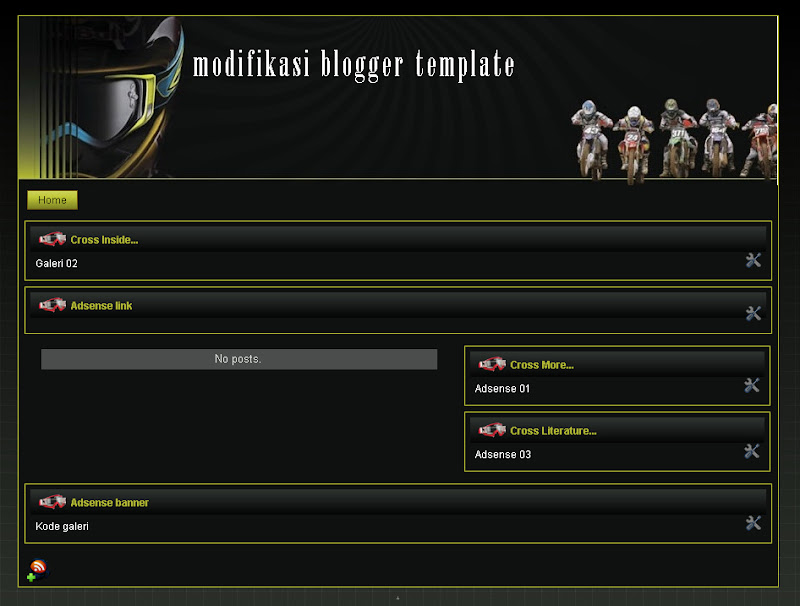Edit the Cross Inside widget via wrench icon

[x=753, y=261]
